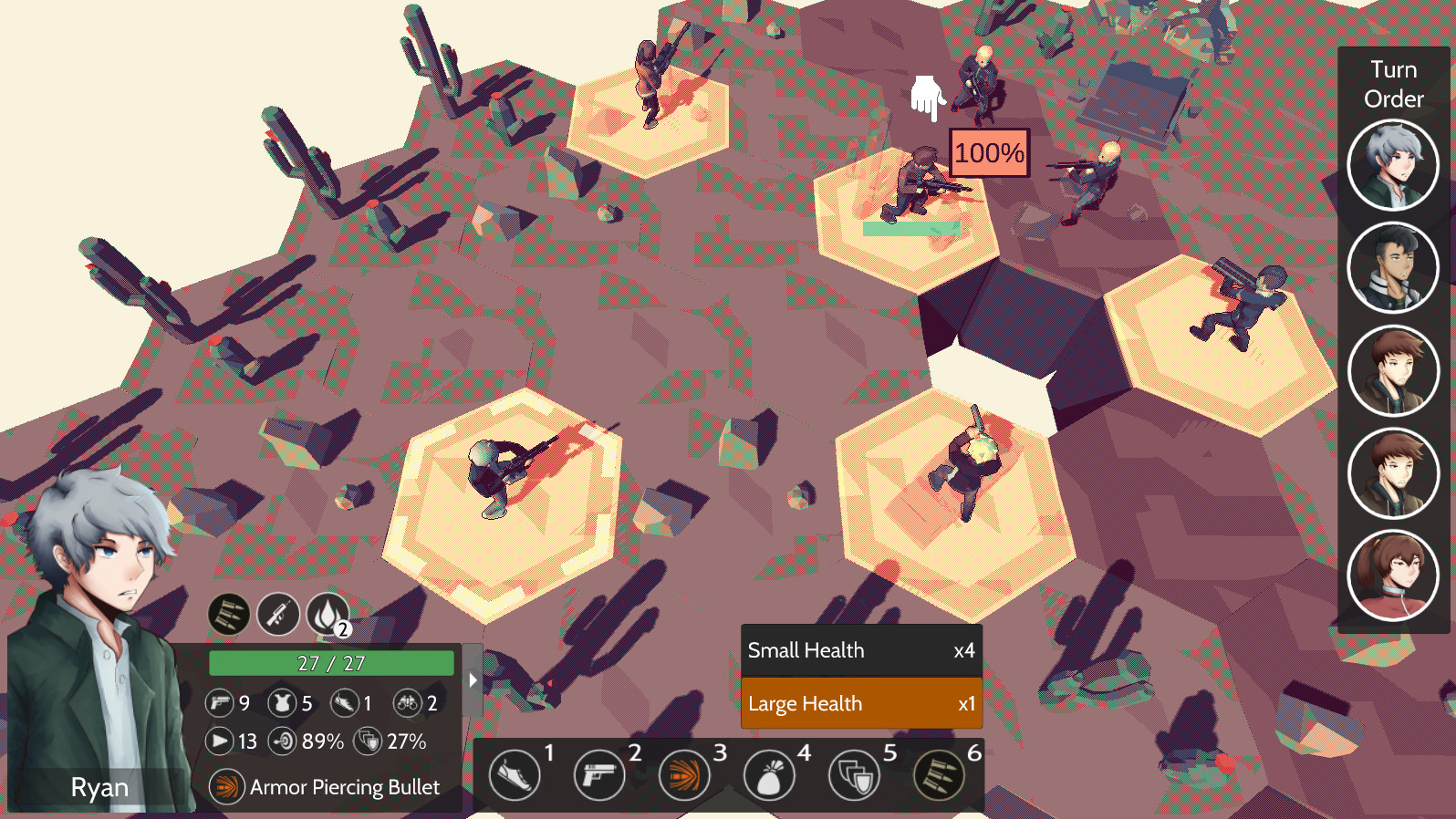Select the pistol Shoot action in slot 2
Image resolution: width=1456 pixels, height=819 pixels.
click(600, 774)
